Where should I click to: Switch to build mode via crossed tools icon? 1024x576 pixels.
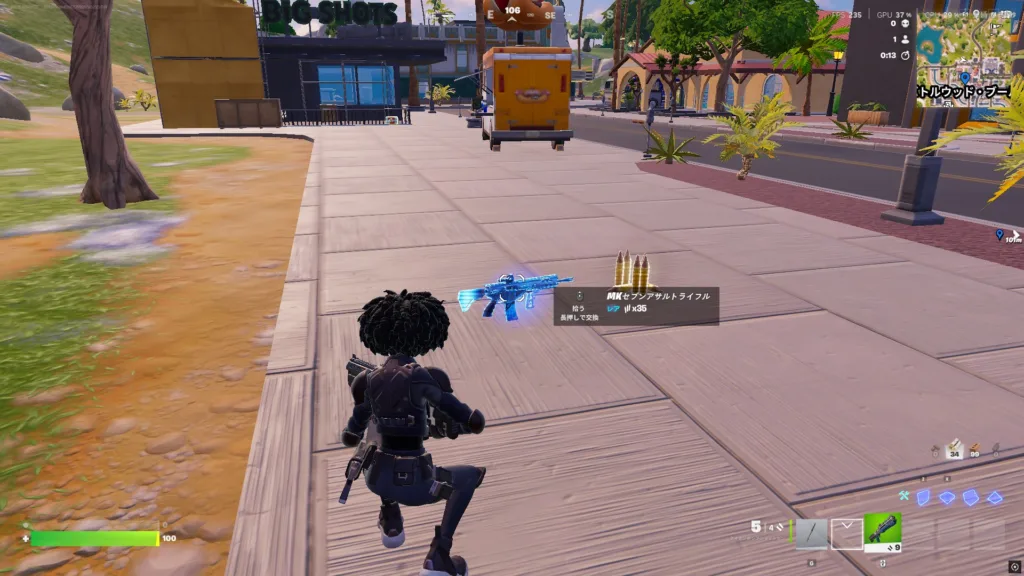(x=903, y=497)
